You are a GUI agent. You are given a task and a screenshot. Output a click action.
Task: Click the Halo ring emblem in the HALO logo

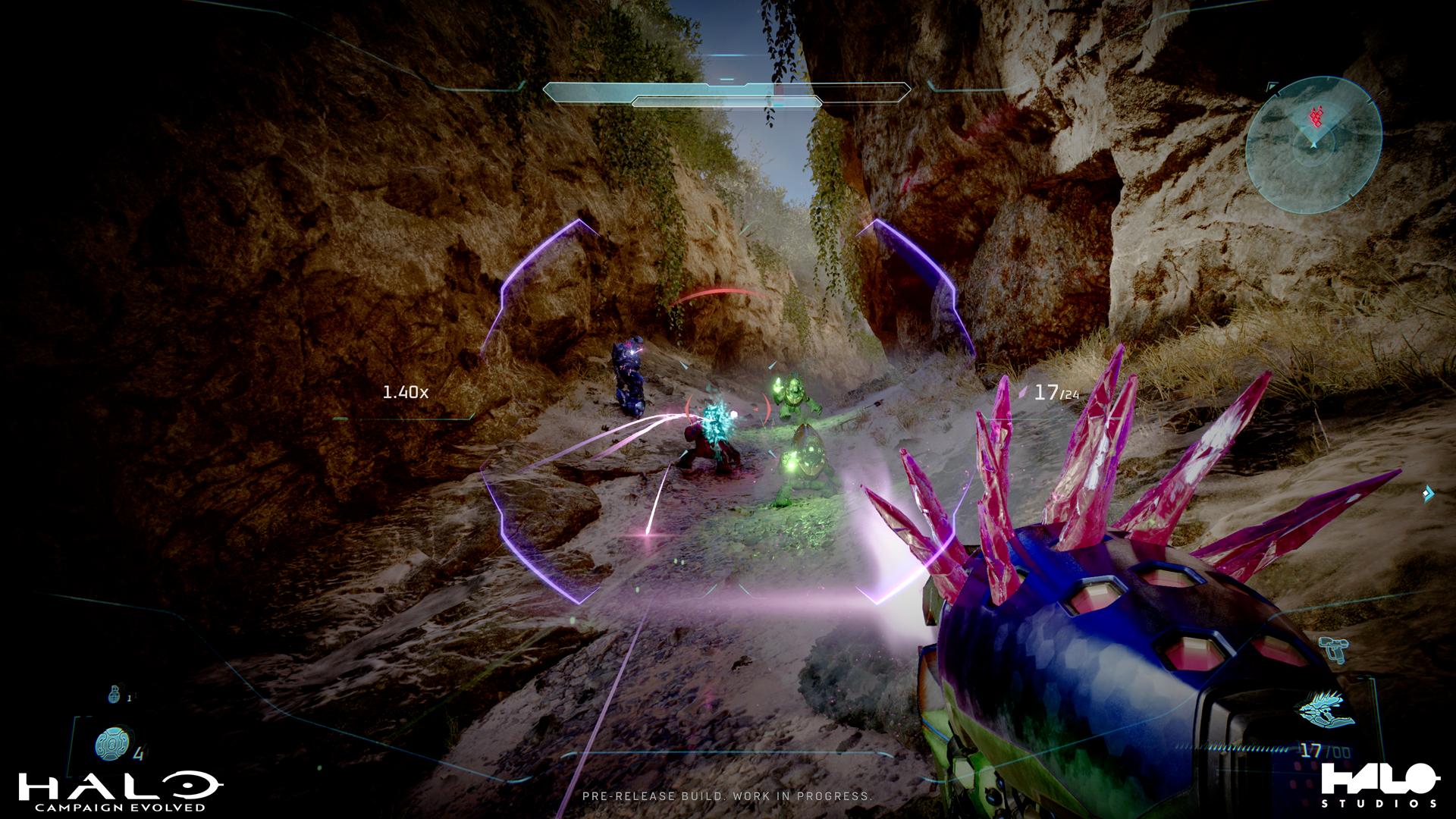pyautogui.click(x=188, y=786)
